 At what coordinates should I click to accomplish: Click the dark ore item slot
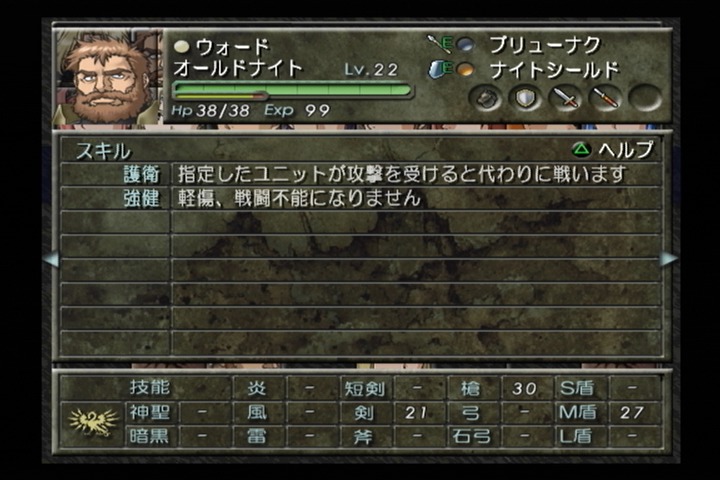coord(487,98)
